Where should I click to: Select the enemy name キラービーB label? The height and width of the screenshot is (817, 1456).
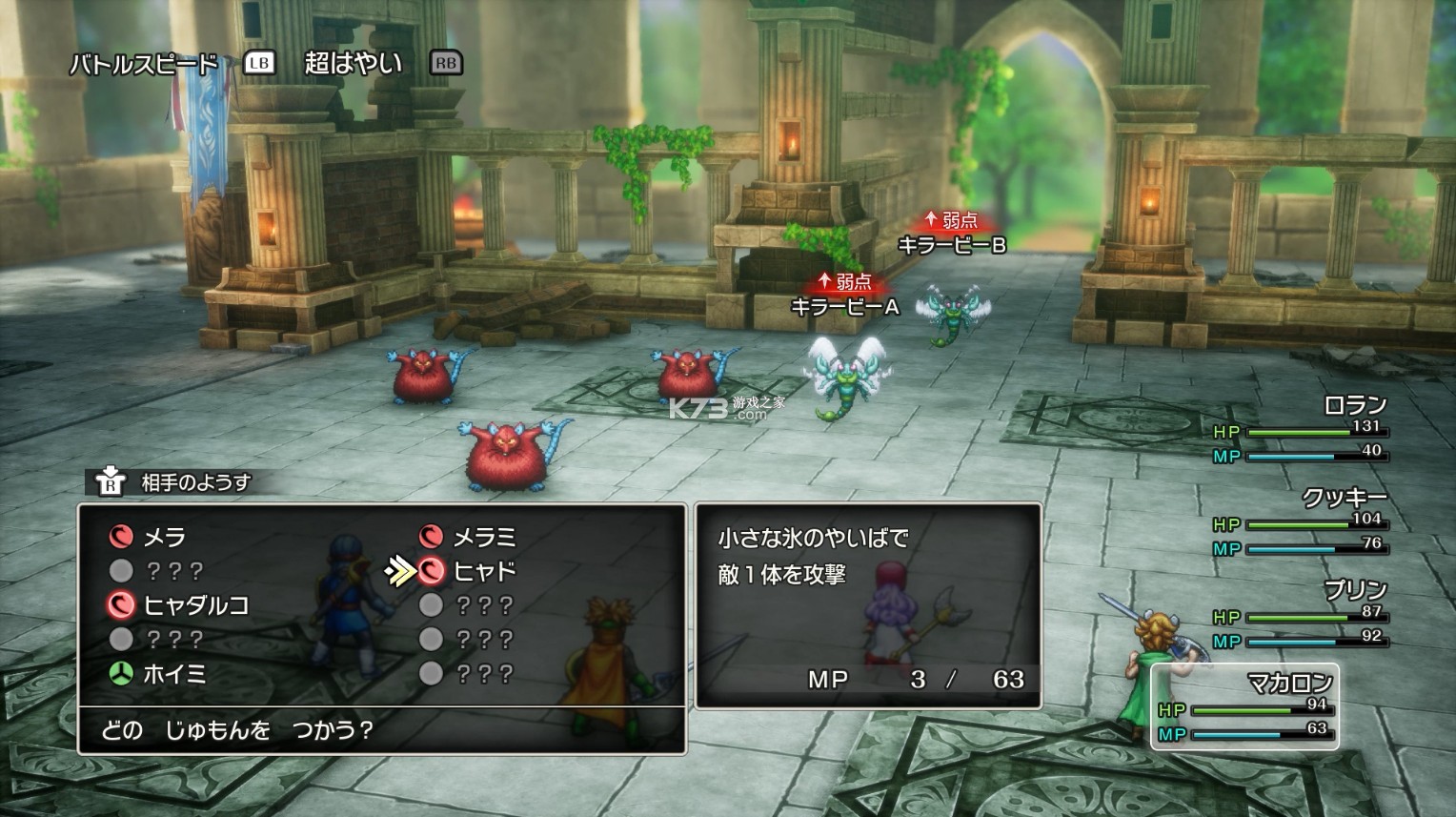(951, 242)
